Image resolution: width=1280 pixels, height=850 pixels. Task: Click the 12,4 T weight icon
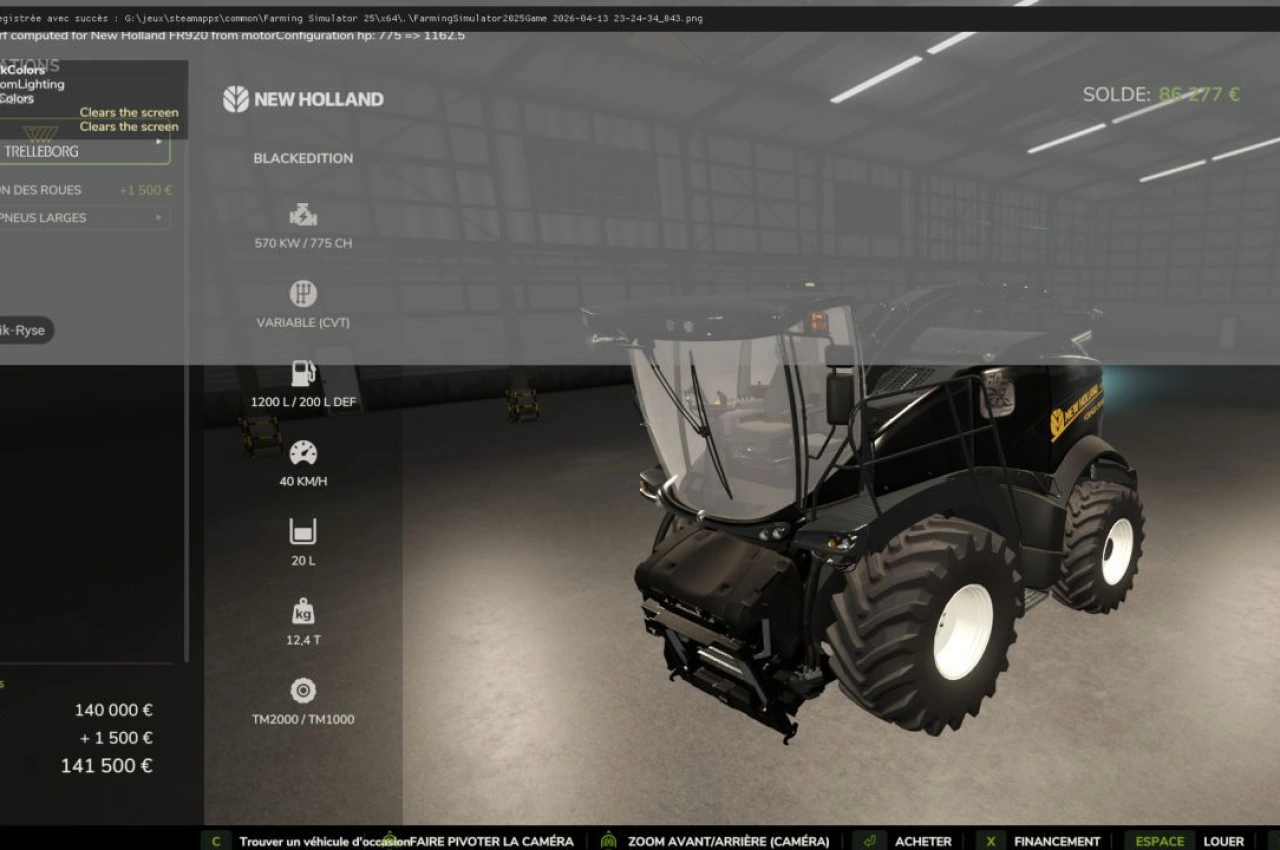point(302,610)
